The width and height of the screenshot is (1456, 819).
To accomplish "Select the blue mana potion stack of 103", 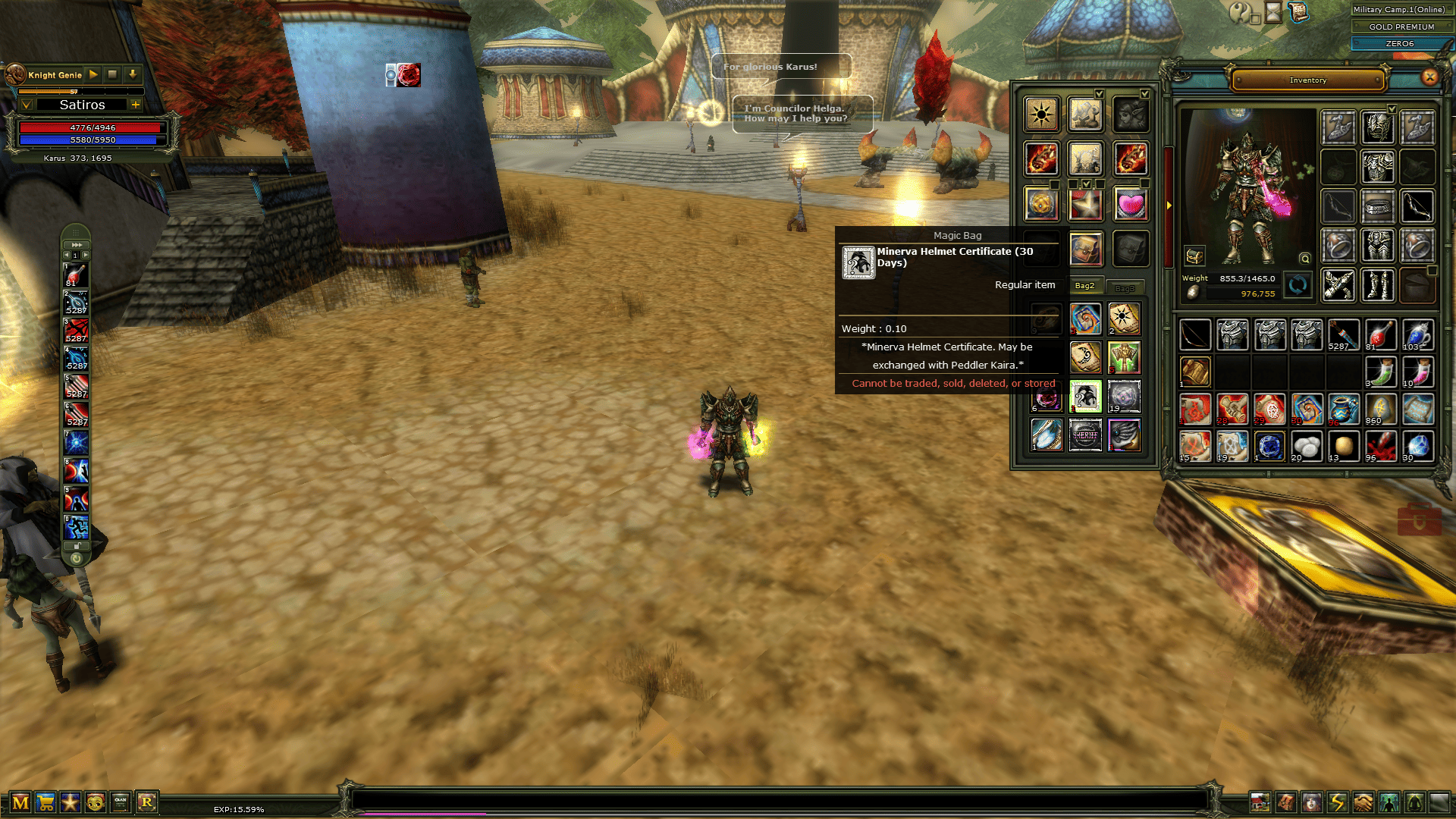I will (x=1417, y=334).
